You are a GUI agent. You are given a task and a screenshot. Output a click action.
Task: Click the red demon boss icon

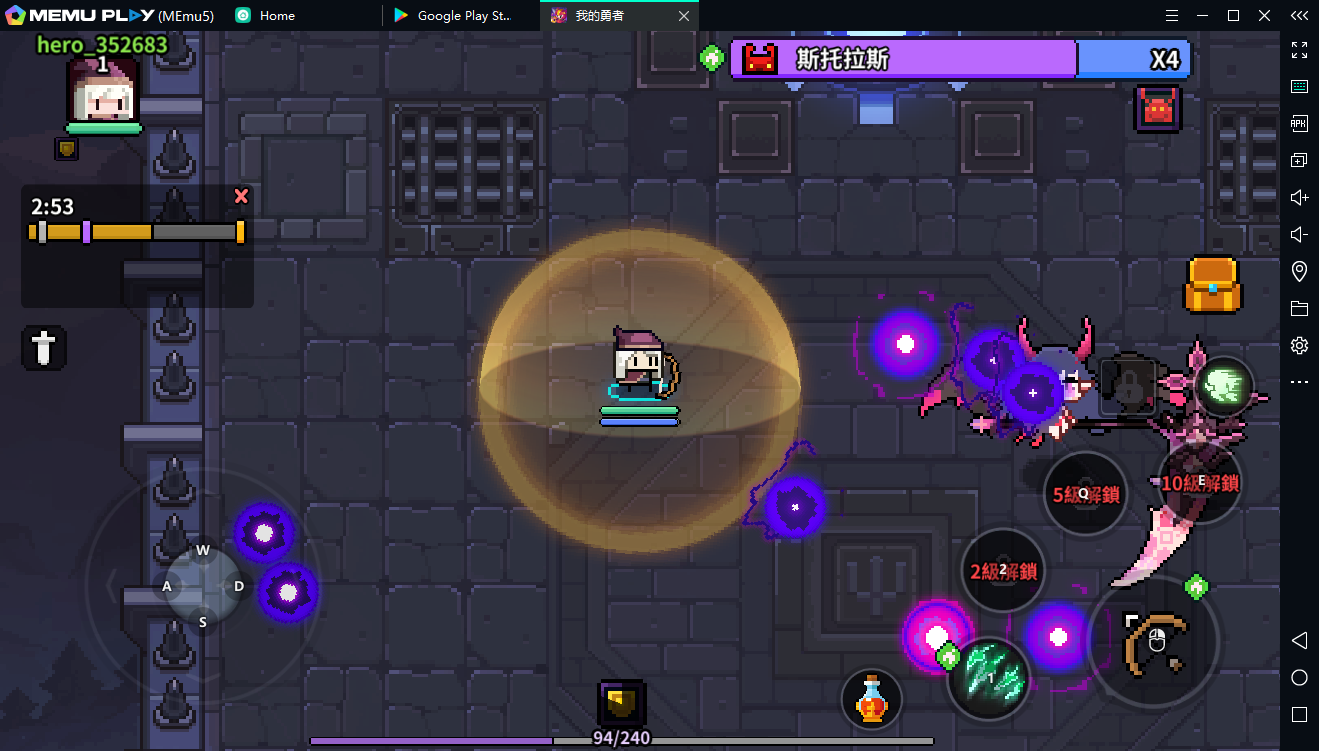coord(1158,109)
